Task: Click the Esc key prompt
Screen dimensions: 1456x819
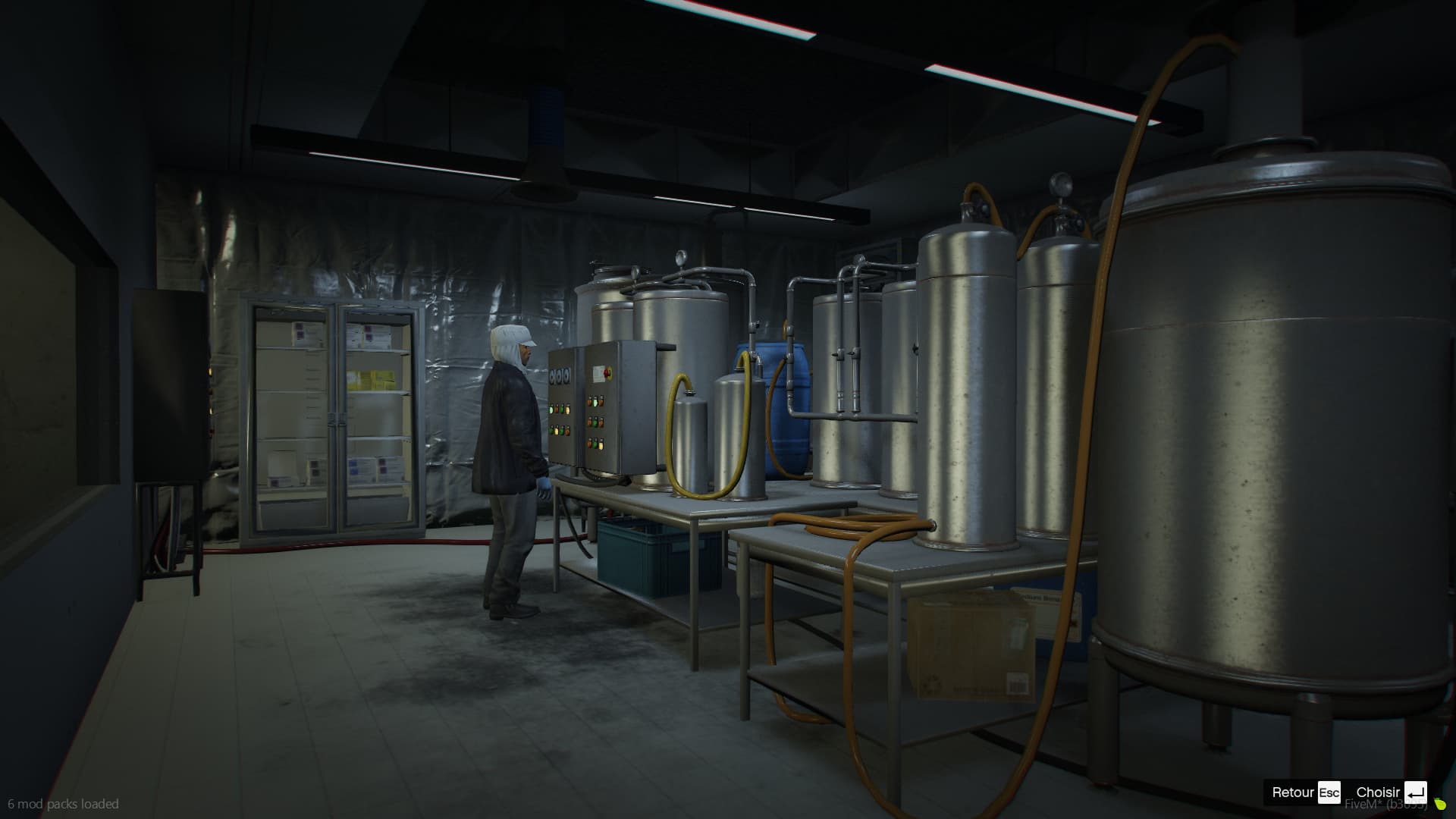Action: pos(1329,792)
